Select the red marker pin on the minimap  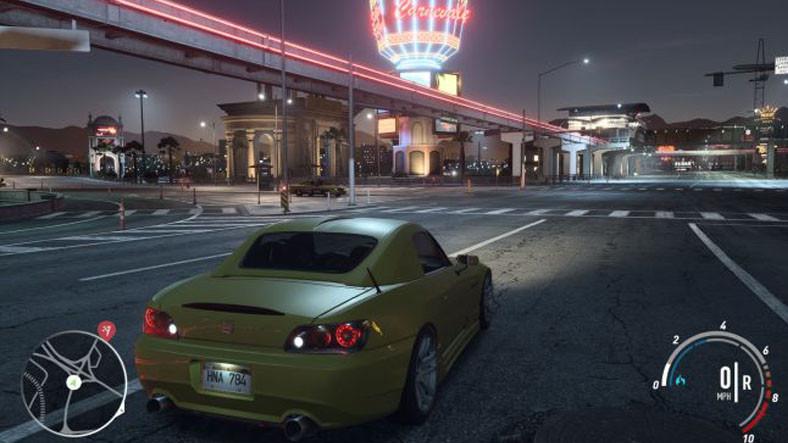(107, 329)
